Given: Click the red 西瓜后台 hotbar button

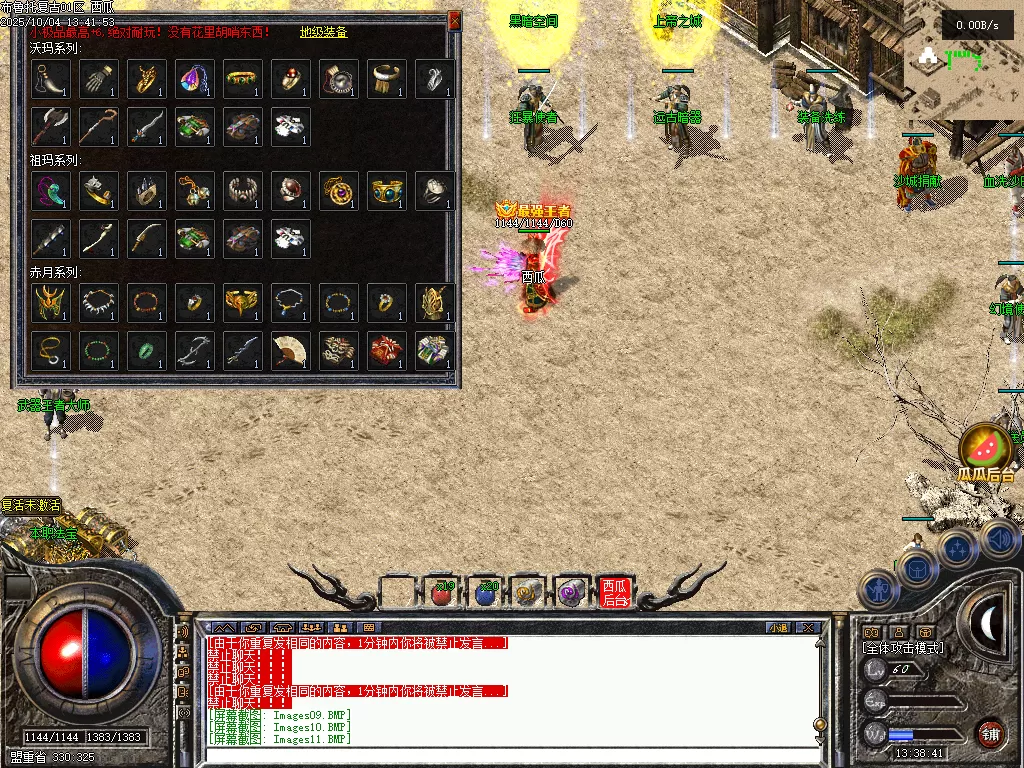Looking at the screenshot, I should click(x=615, y=593).
